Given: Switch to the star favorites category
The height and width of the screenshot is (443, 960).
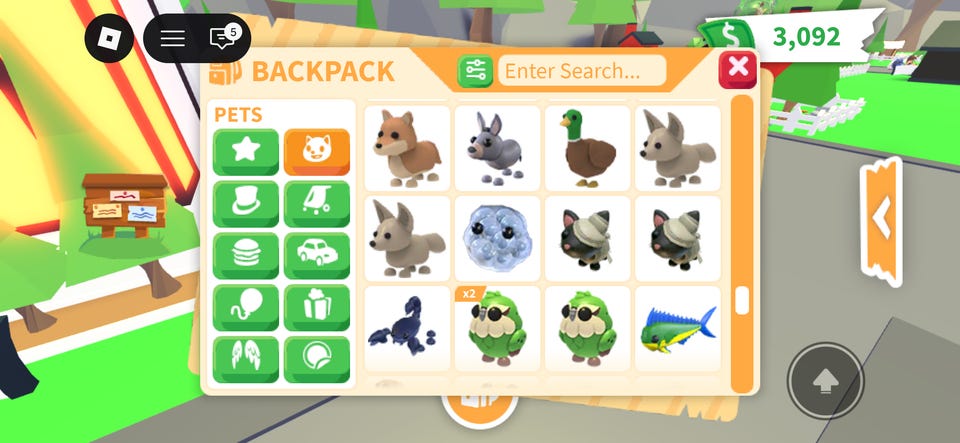Looking at the screenshot, I should click(x=245, y=152).
